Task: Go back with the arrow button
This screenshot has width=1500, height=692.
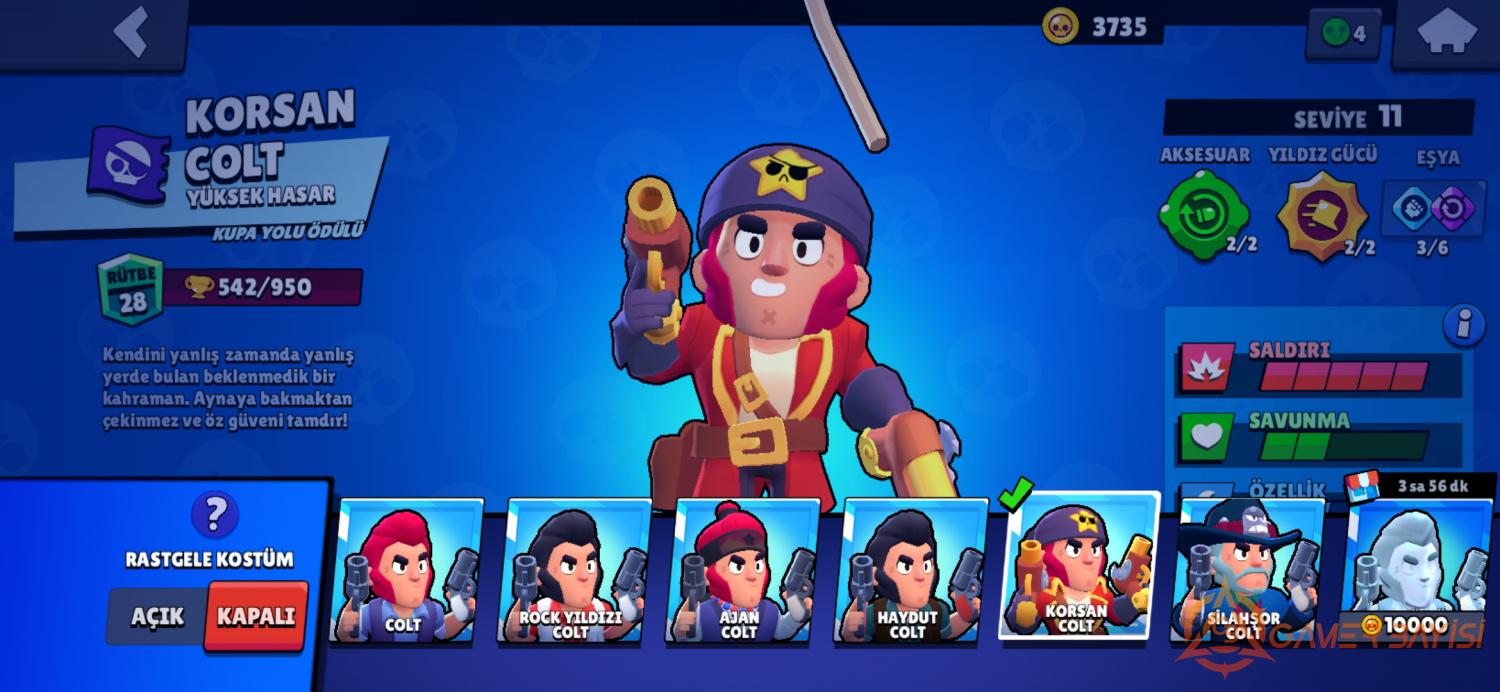Action: (132, 31)
